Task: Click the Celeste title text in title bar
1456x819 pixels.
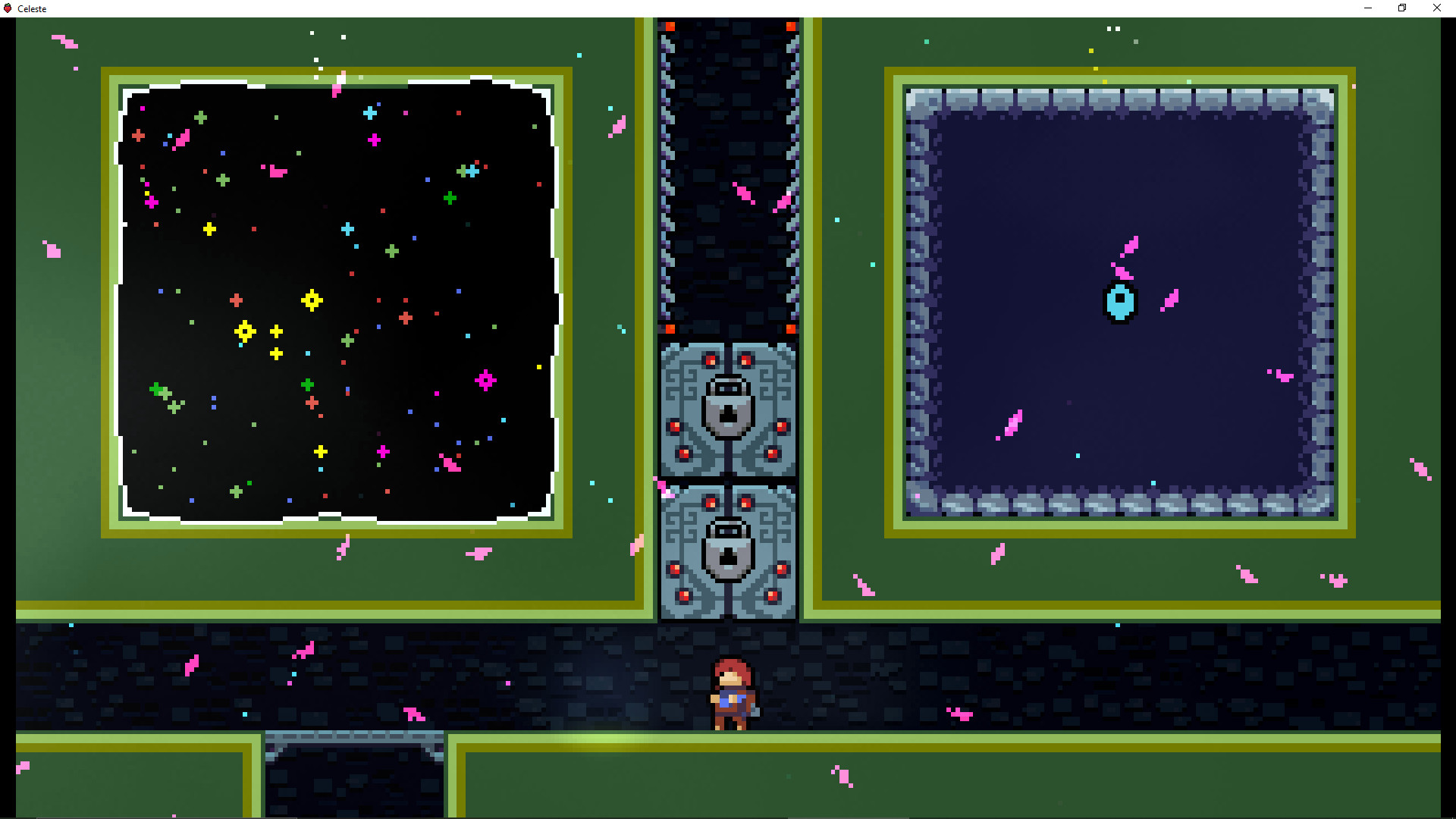Action: [x=33, y=8]
